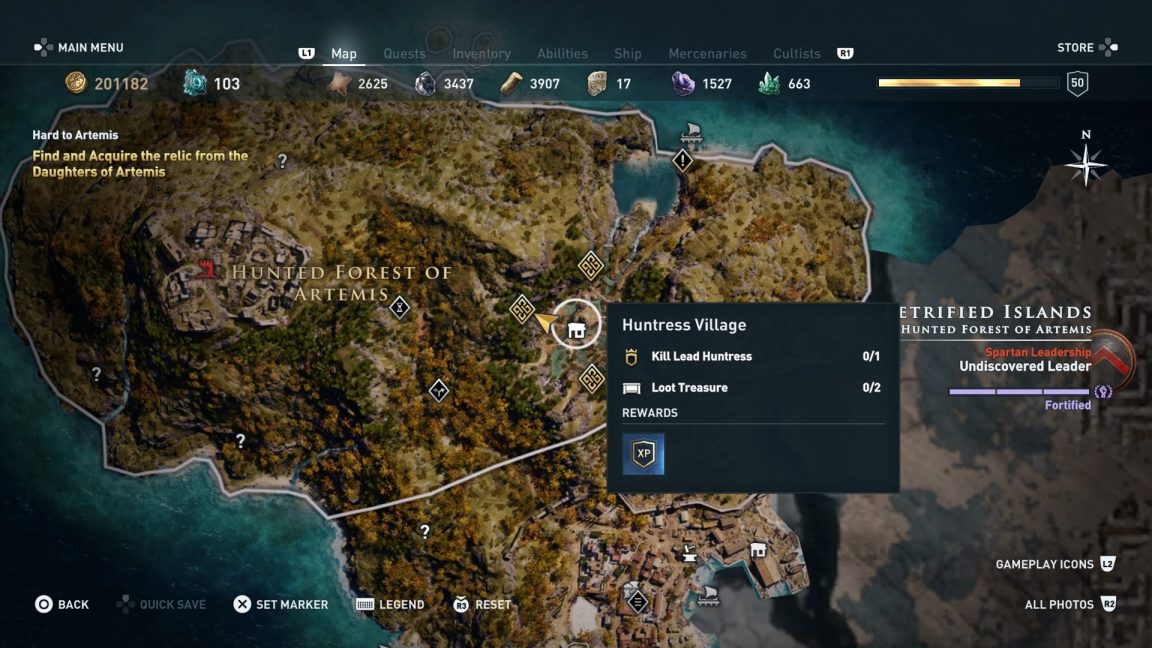Open the Cultists tab
The height and width of the screenshot is (648, 1152).
pos(797,54)
